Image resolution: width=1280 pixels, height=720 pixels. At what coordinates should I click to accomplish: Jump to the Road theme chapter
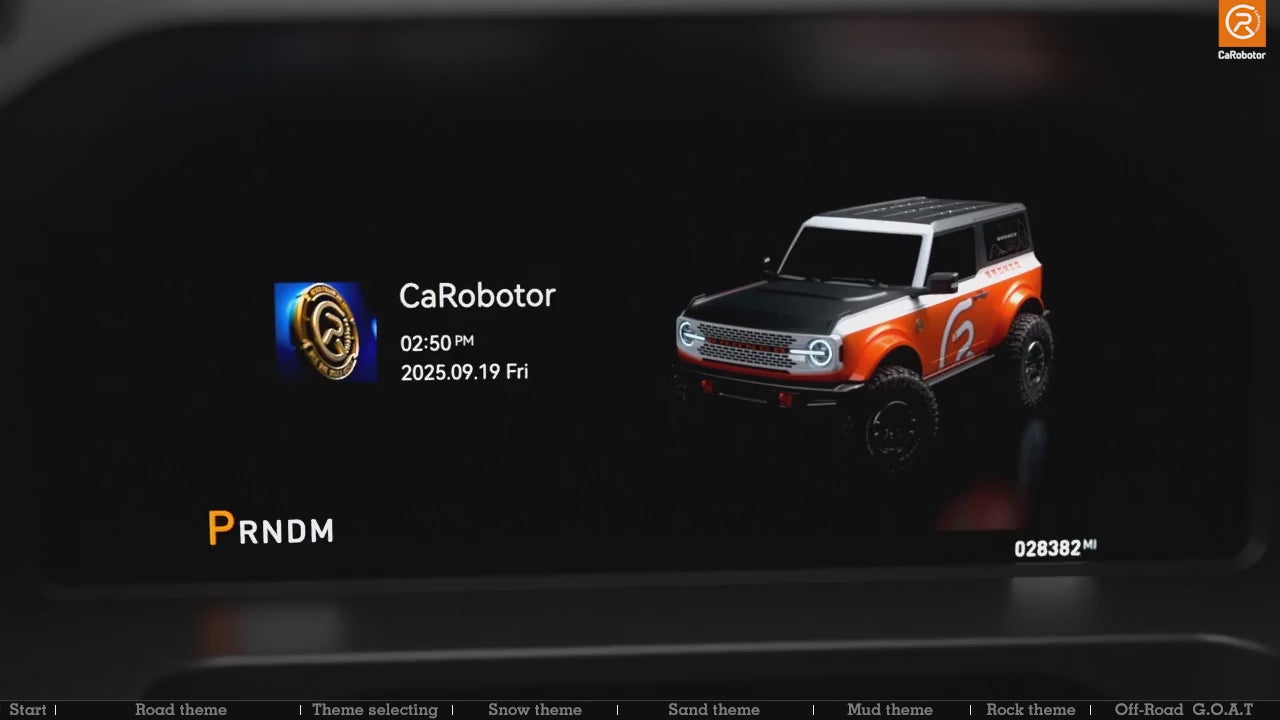point(180,710)
